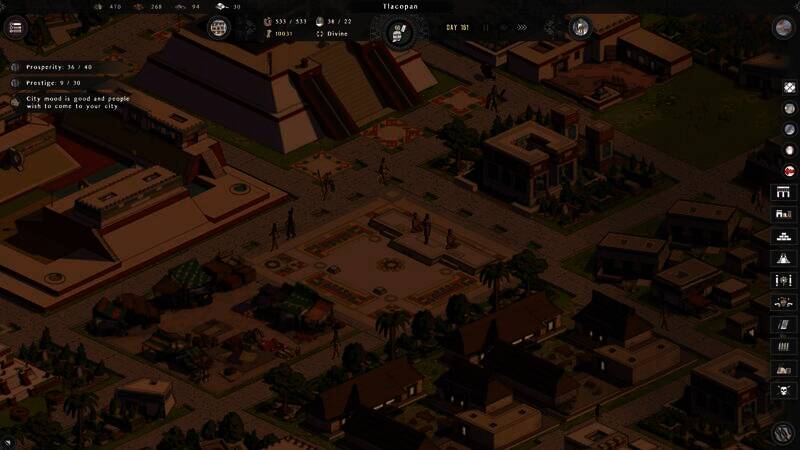Open the Prosperity objective entry

pyautogui.click(x=49, y=67)
